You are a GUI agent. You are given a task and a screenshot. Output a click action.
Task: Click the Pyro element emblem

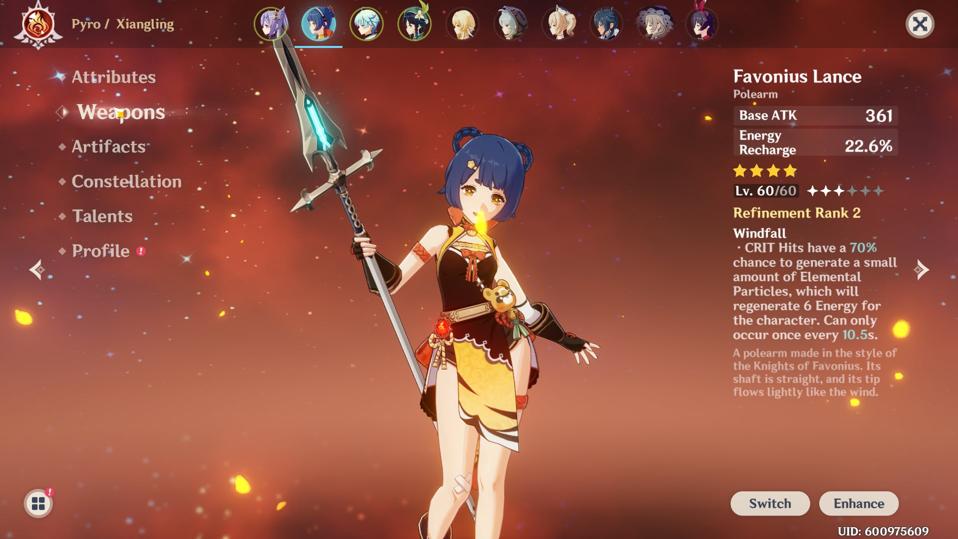point(38,25)
